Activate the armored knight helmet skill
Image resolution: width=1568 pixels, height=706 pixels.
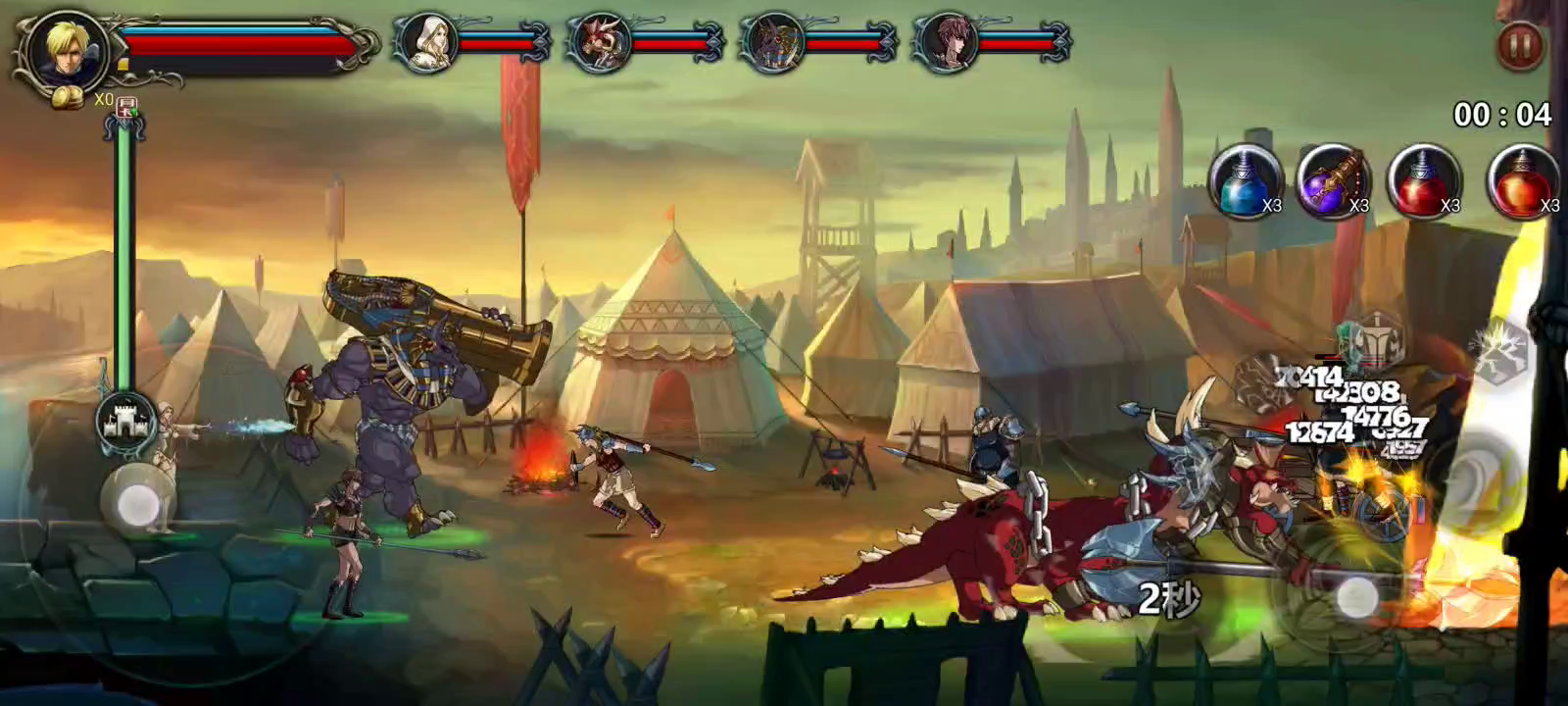(x=1378, y=338)
